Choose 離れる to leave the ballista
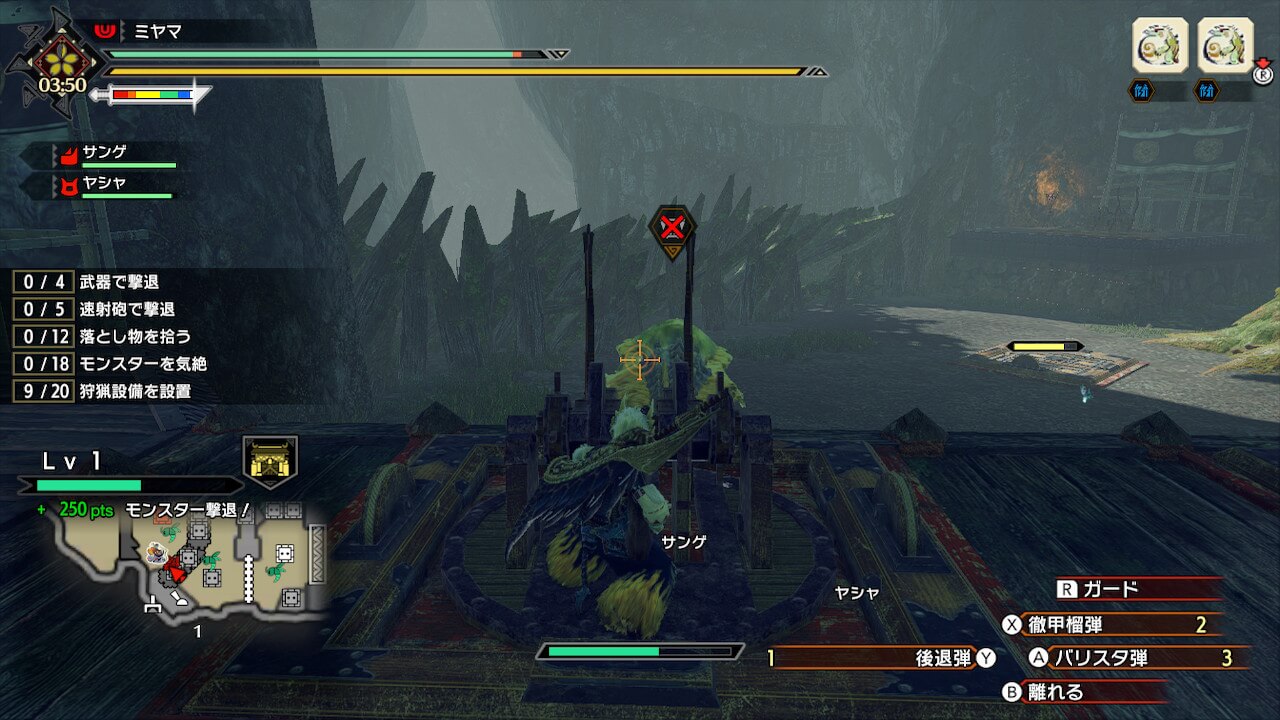Screen dimensions: 1280x720 click(x=1057, y=691)
